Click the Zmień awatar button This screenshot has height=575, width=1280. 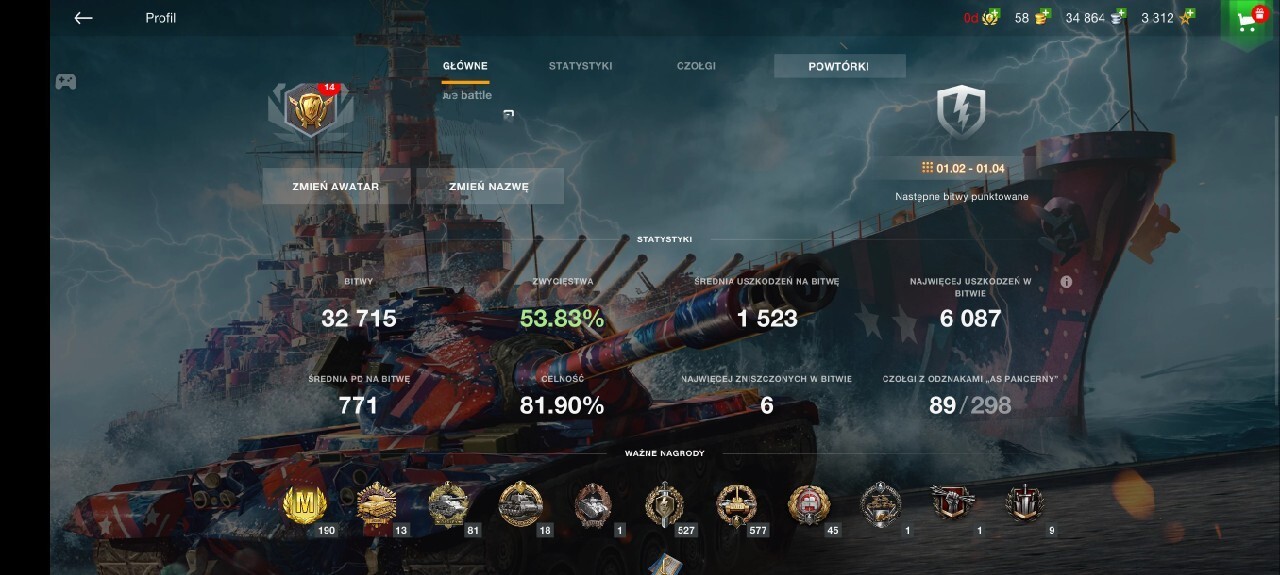(336, 186)
